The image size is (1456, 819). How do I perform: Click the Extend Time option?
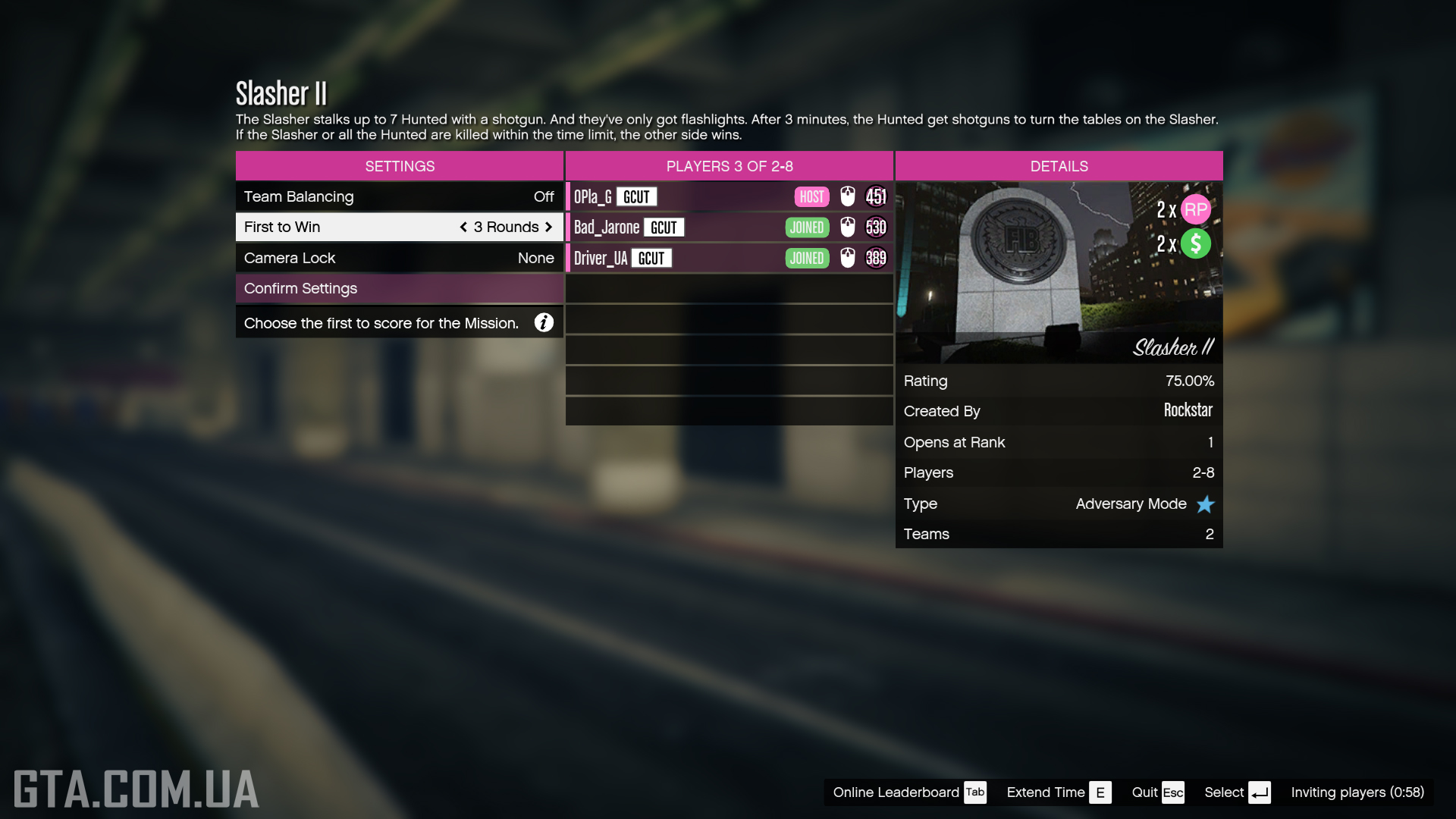1058,792
